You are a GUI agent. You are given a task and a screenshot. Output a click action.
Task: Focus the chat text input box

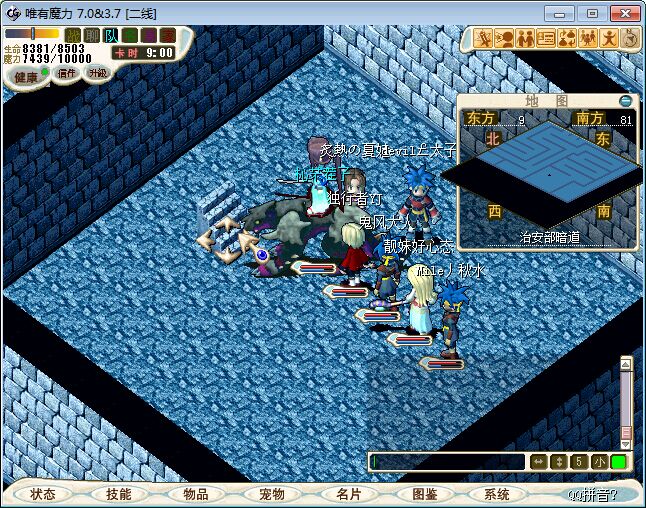[x=447, y=462]
